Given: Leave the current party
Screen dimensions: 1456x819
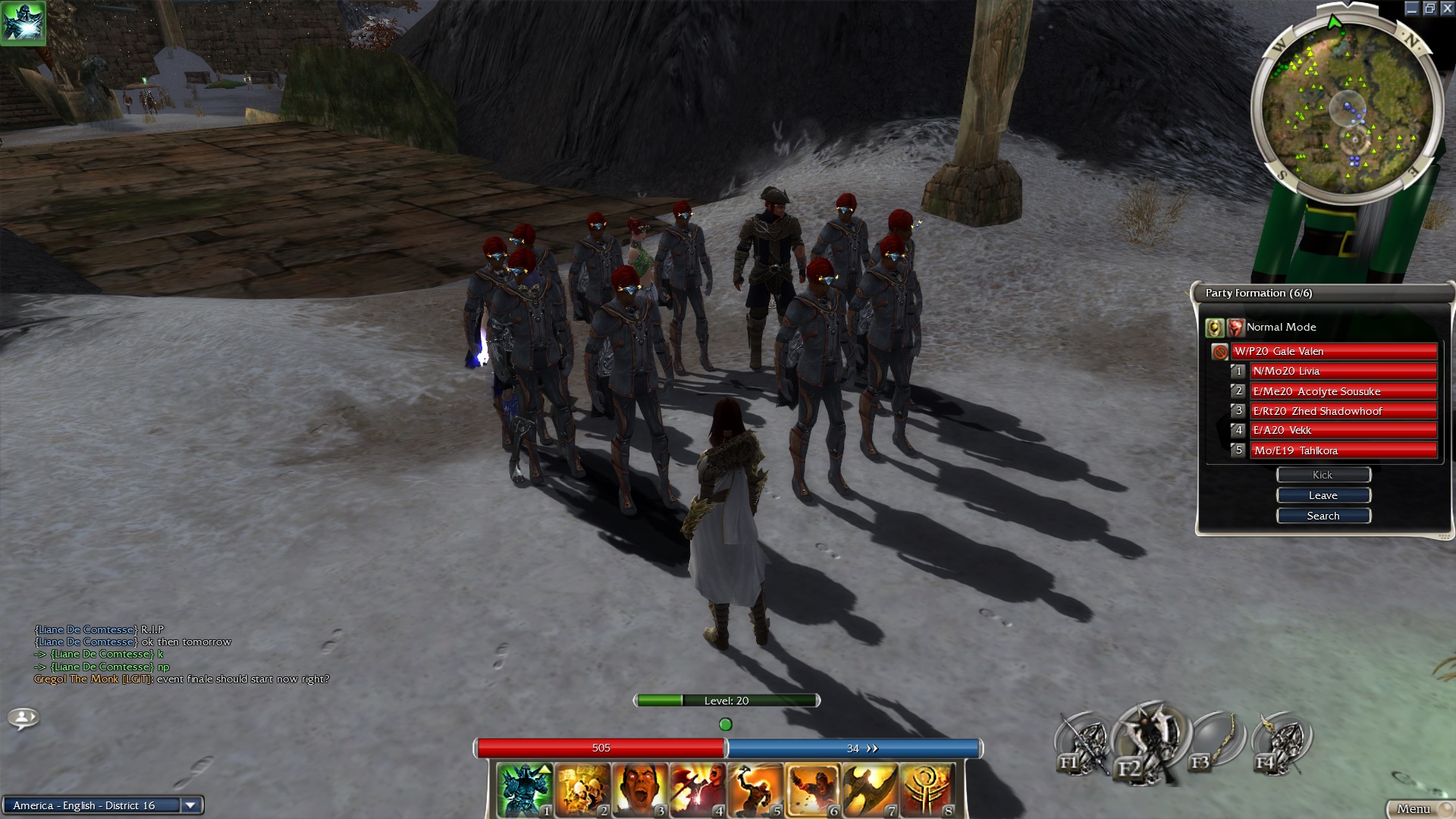Looking at the screenshot, I should 1323,495.
